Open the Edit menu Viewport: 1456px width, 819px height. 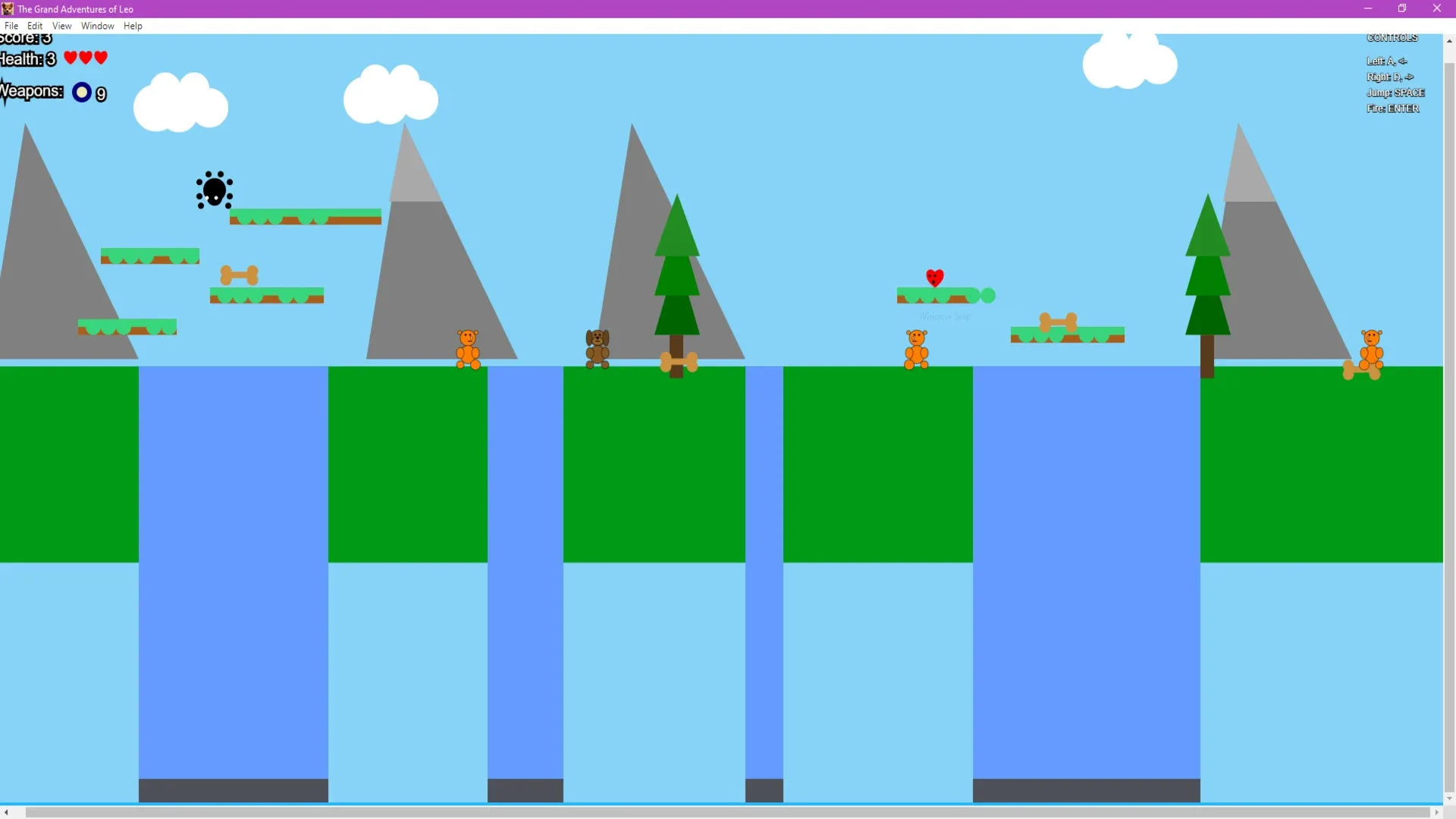click(35, 25)
